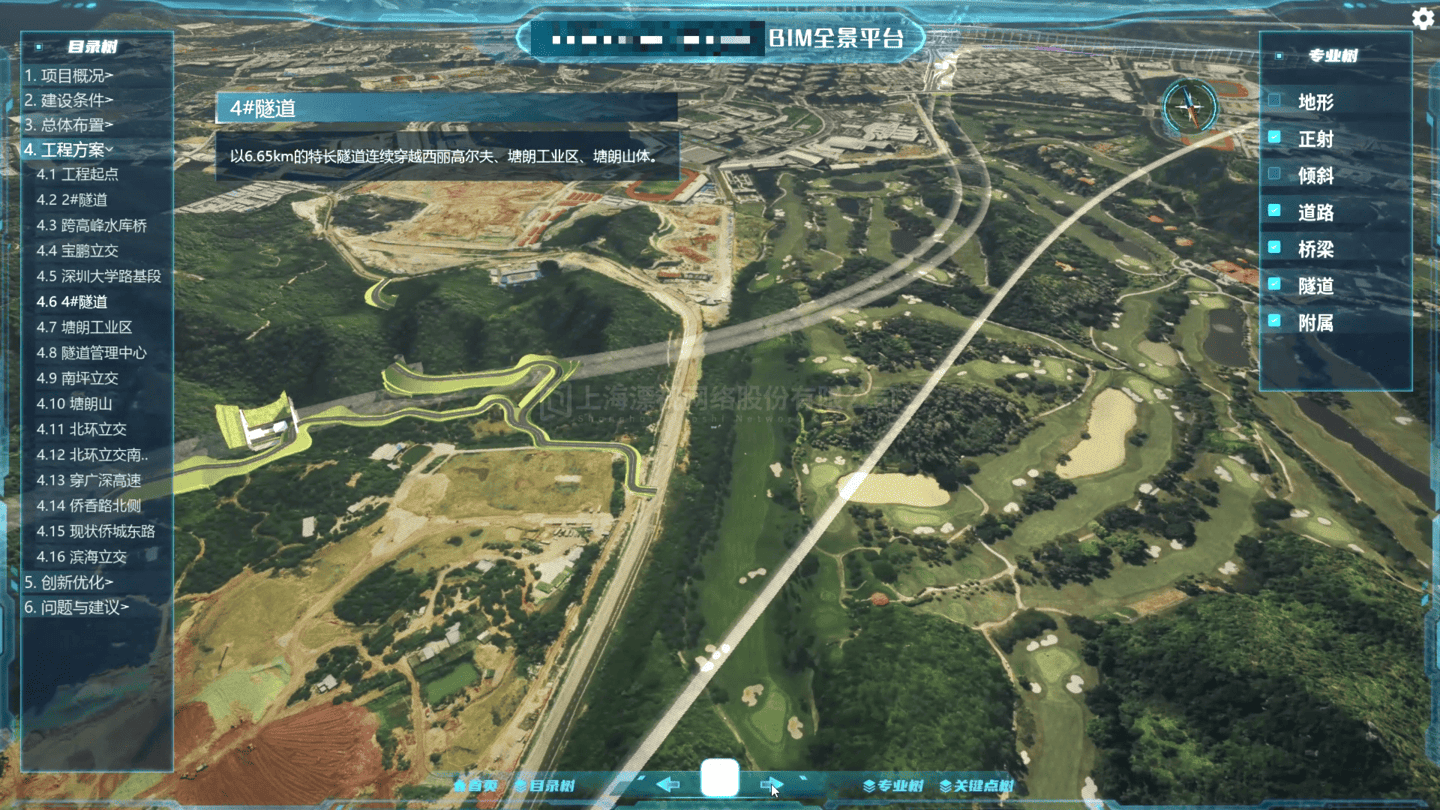Screen dimensions: 1440x810
Task: Open the settings gear icon at top right
Action: (x=1421, y=17)
